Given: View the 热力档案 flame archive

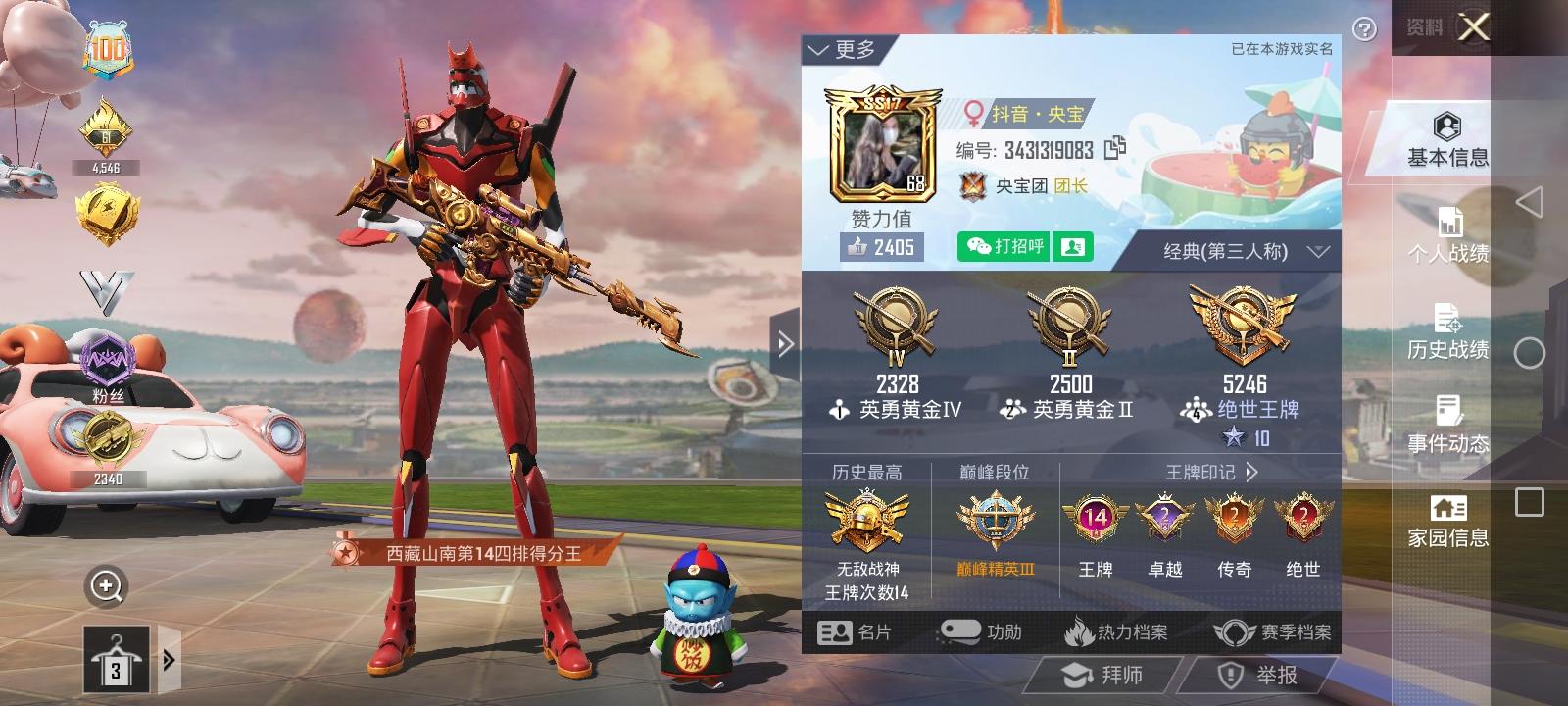Looking at the screenshot, I should click(x=1116, y=632).
